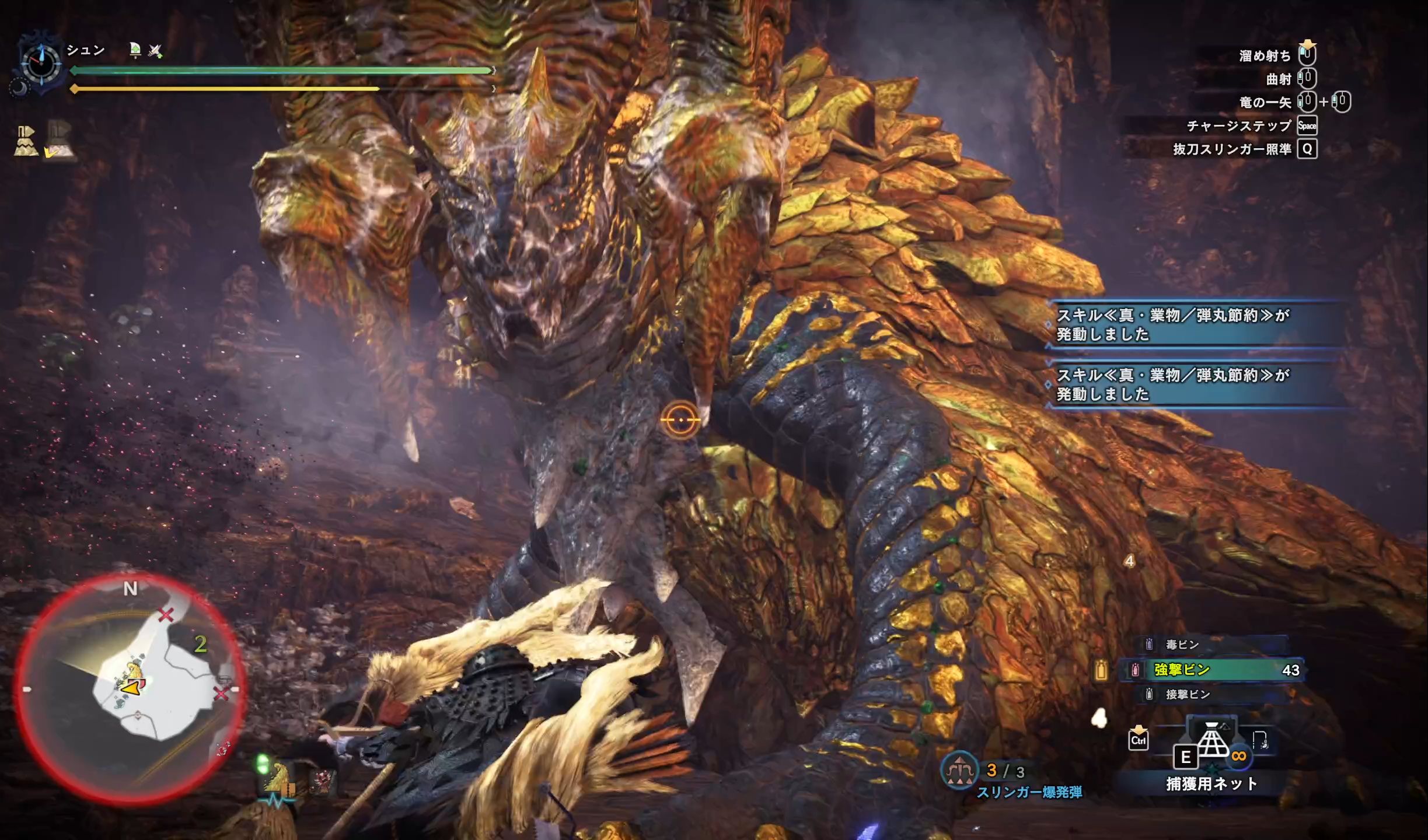Click the quest timer clock icon
Viewport: 1428px width, 840px height.
tap(41, 61)
